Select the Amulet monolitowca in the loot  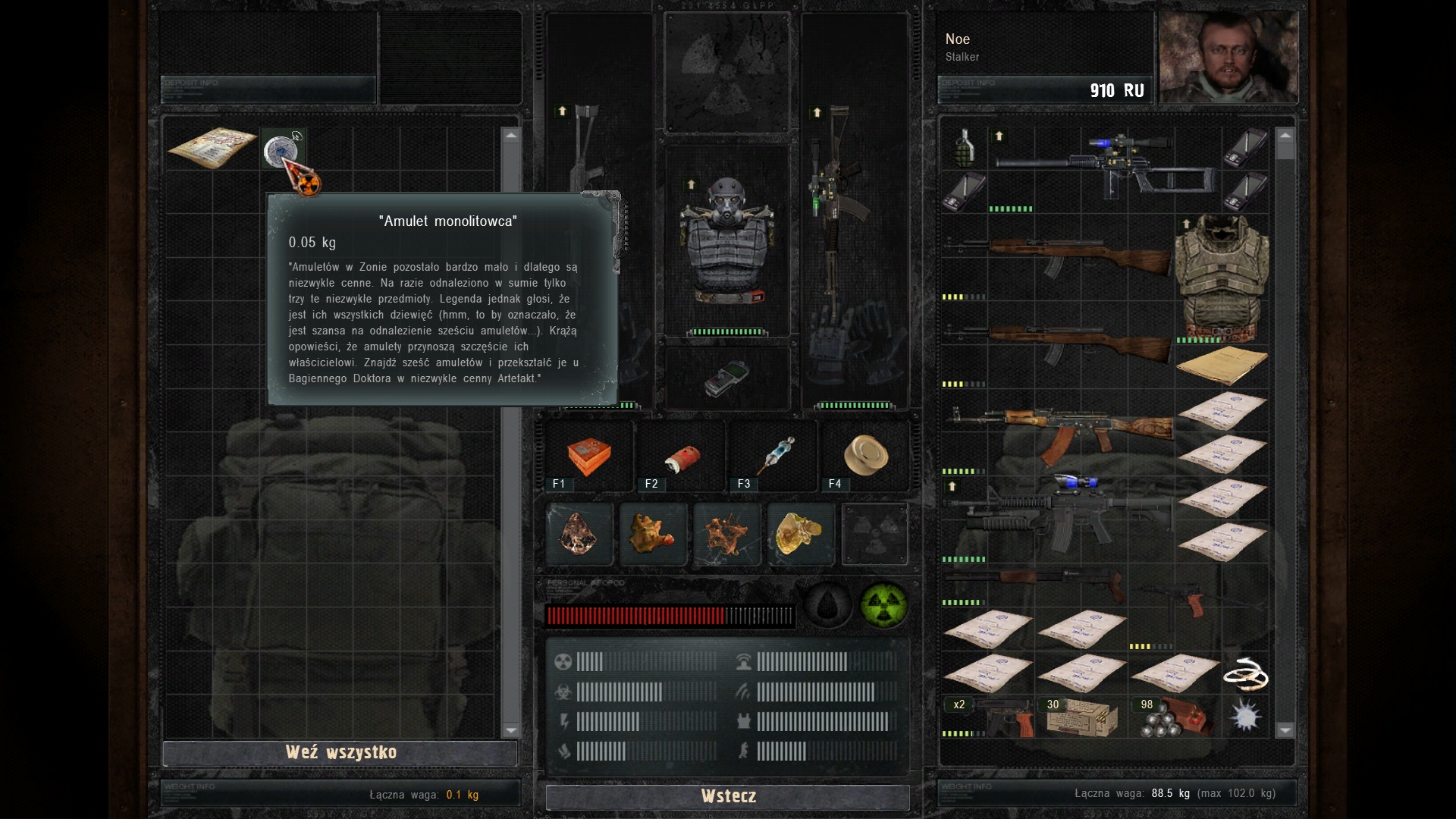pyautogui.click(x=281, y=149)
